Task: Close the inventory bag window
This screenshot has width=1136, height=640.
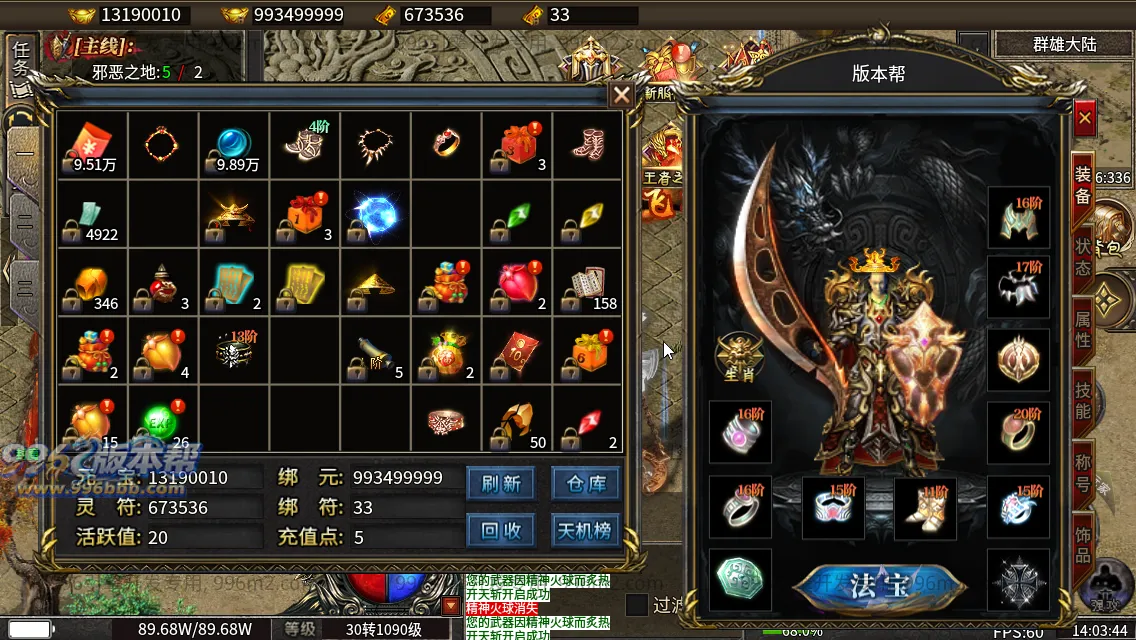Action: (621, 95)
